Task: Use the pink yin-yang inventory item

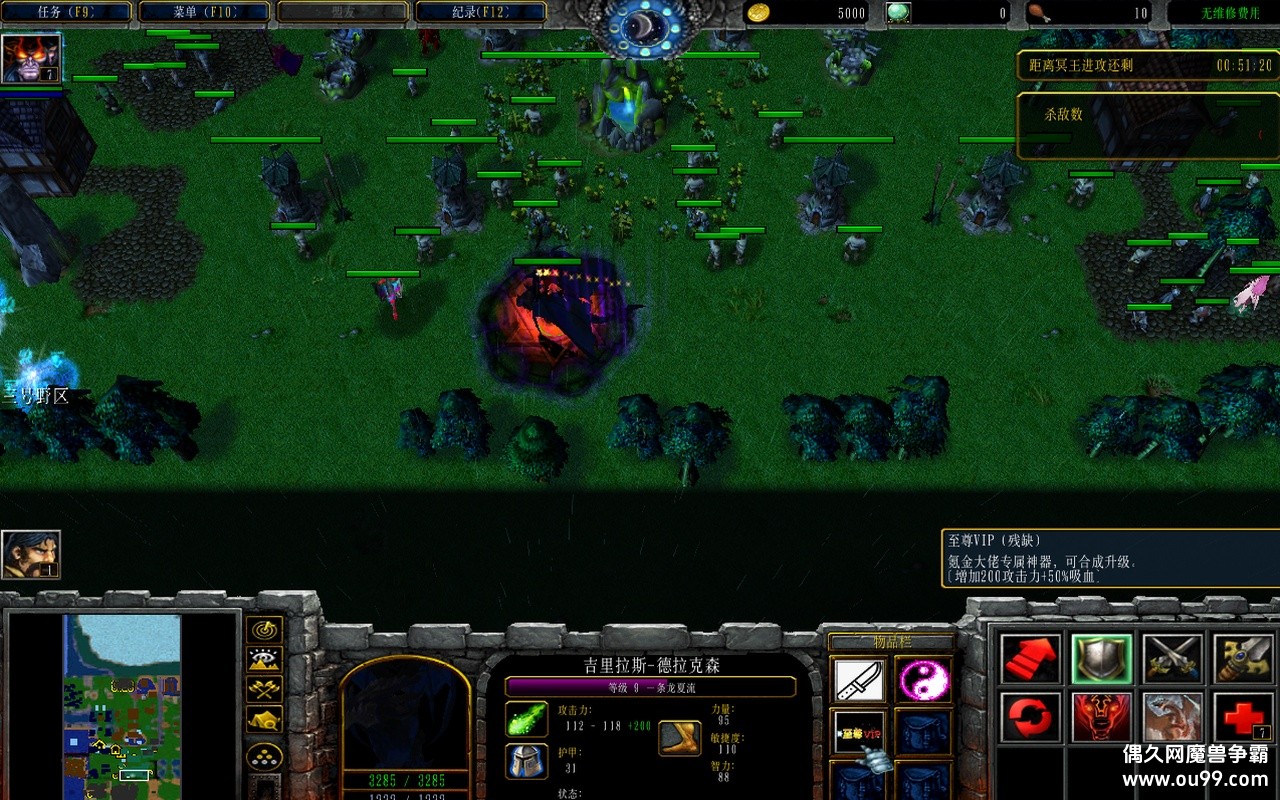Action: coord(922,680)
